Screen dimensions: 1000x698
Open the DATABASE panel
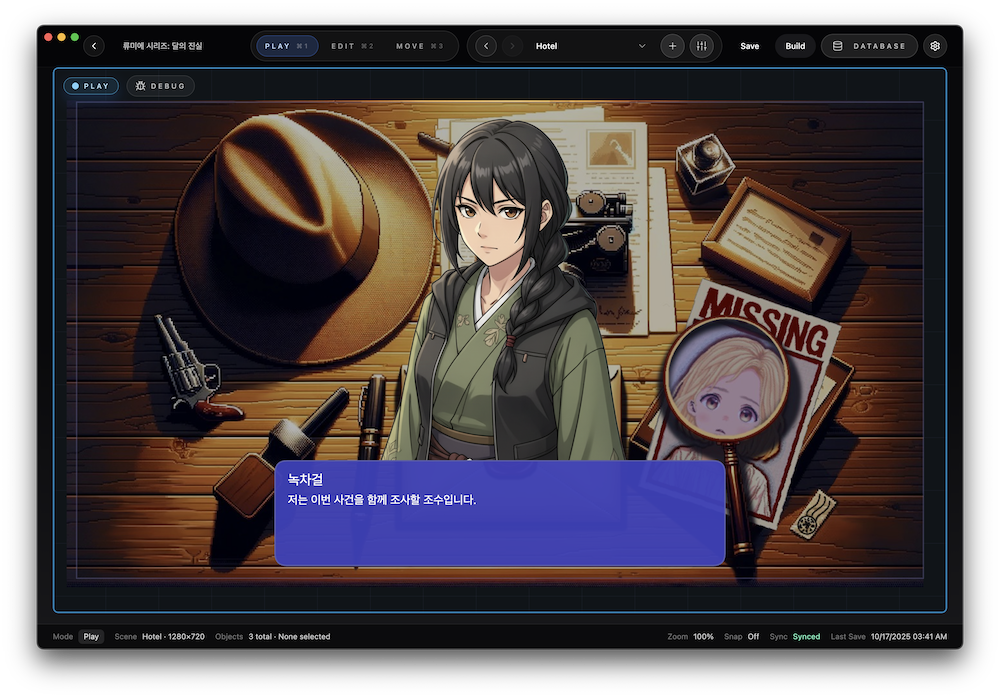click(869, 46)
